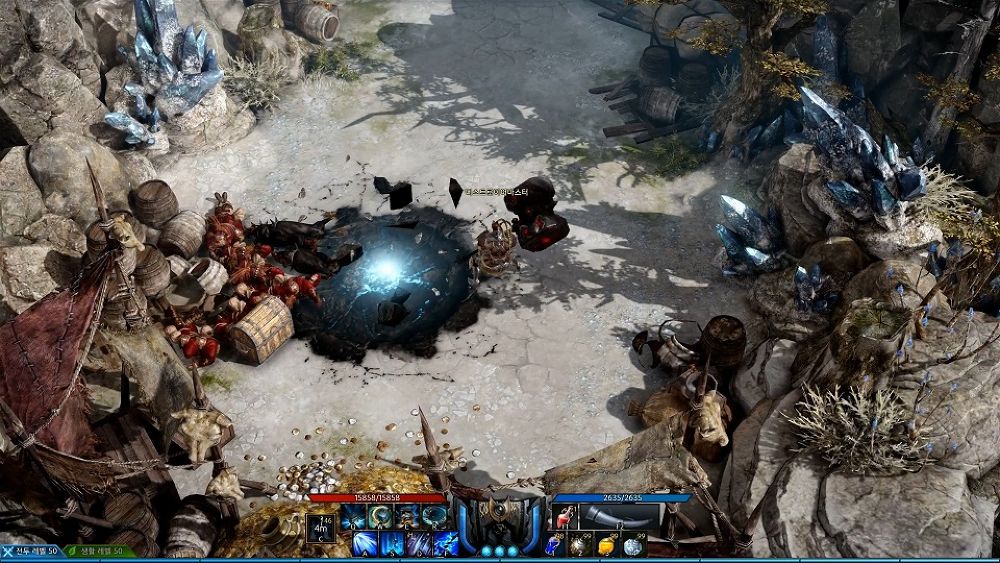Activate the E skill showing a figure
This screenshot has width=1000, height=563.
(407, 517)
